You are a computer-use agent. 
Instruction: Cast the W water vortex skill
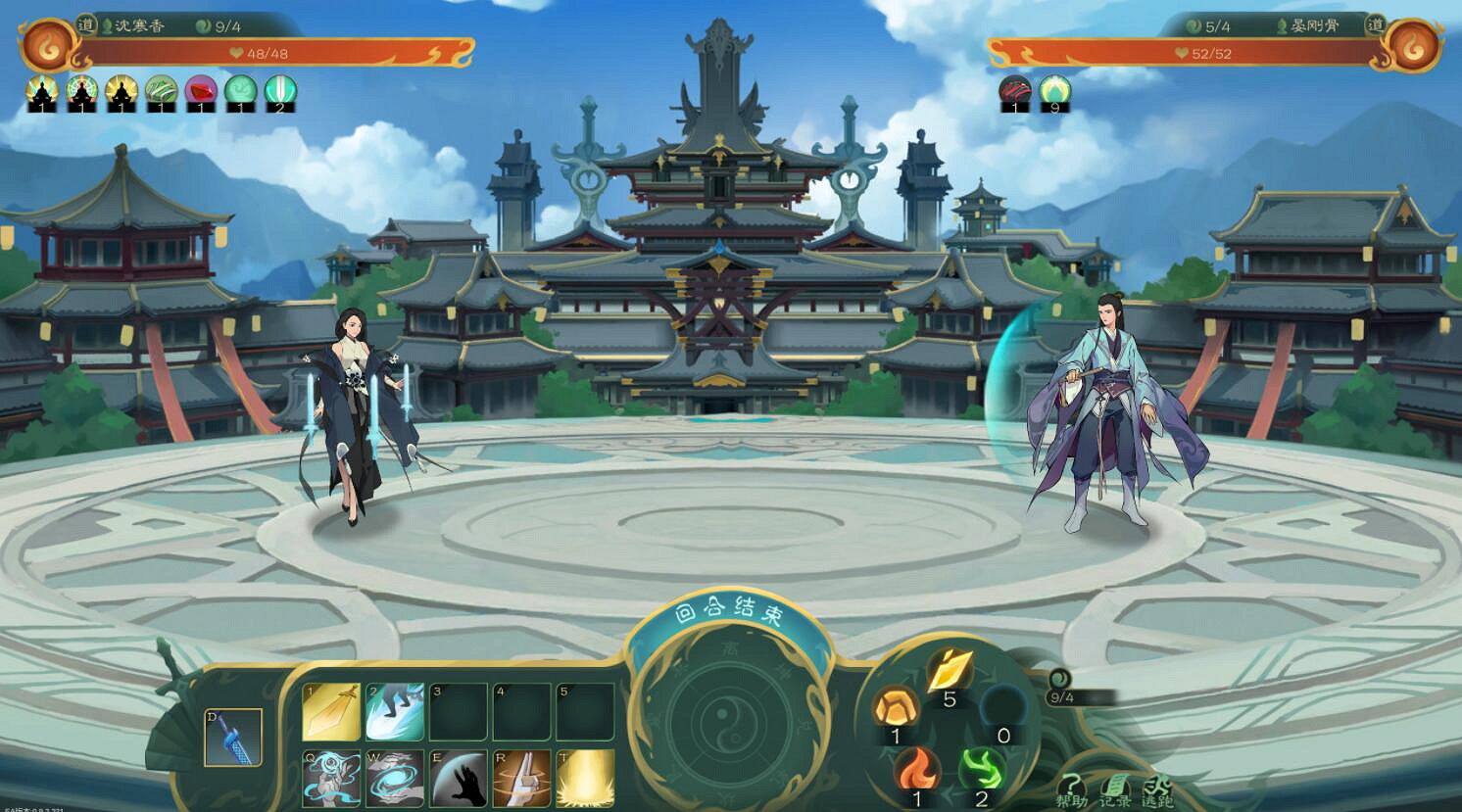pos(394,777)
